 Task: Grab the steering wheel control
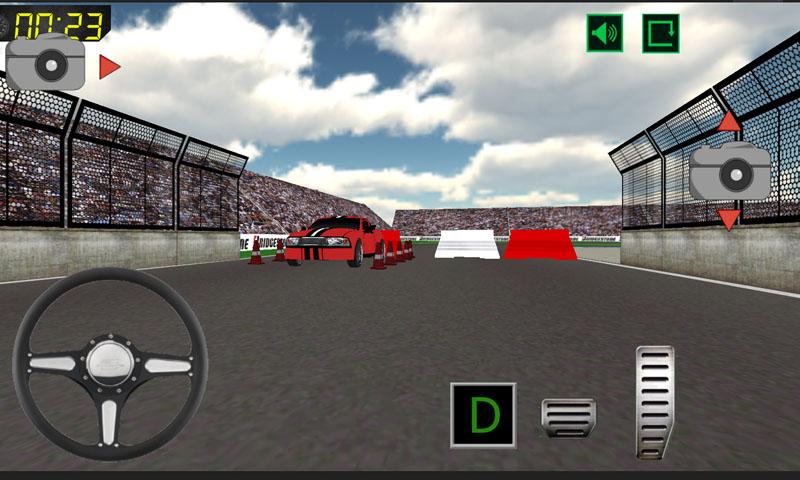[110, 364]
